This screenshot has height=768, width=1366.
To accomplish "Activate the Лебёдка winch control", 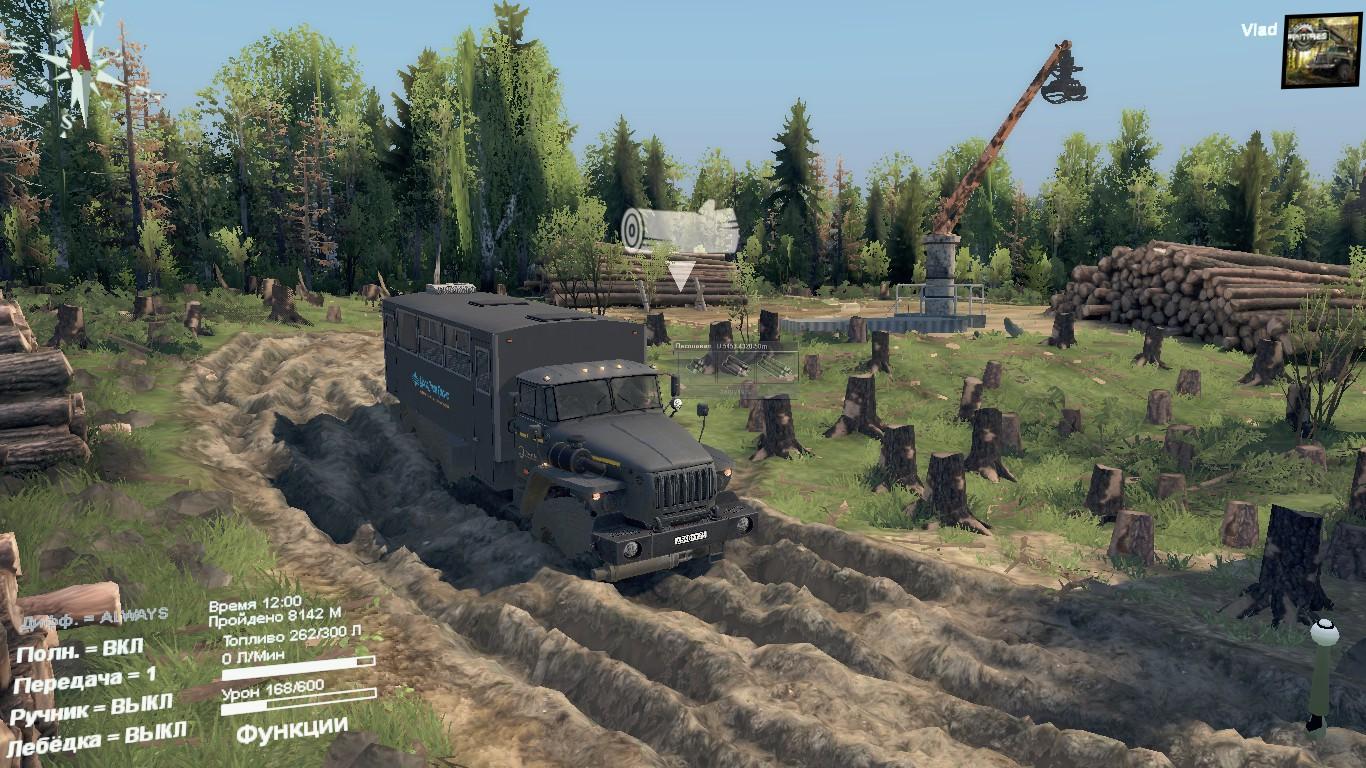I will point(96,739).
